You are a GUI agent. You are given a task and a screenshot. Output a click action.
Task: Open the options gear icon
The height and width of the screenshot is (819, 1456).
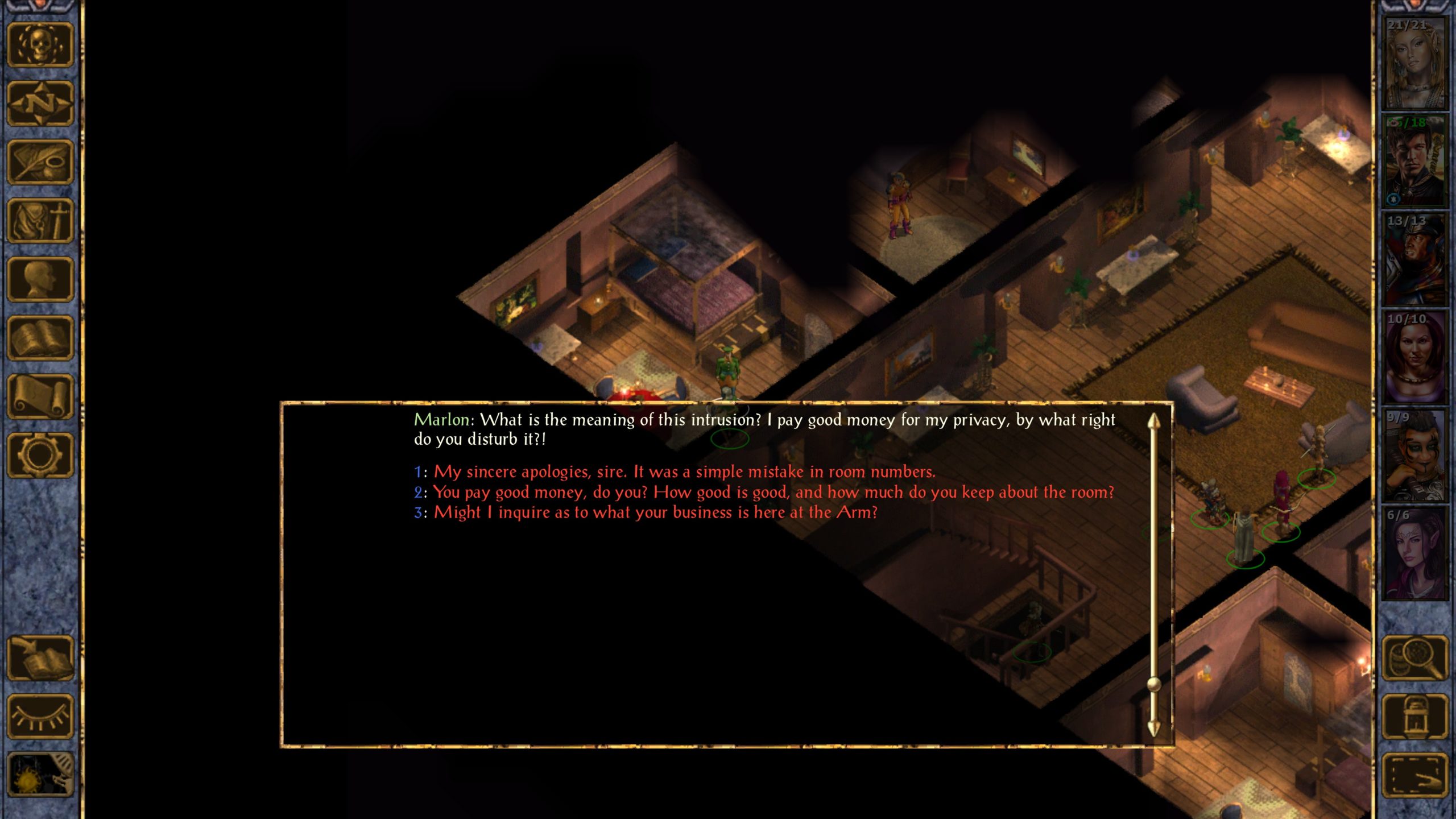[x=40, y=455]
